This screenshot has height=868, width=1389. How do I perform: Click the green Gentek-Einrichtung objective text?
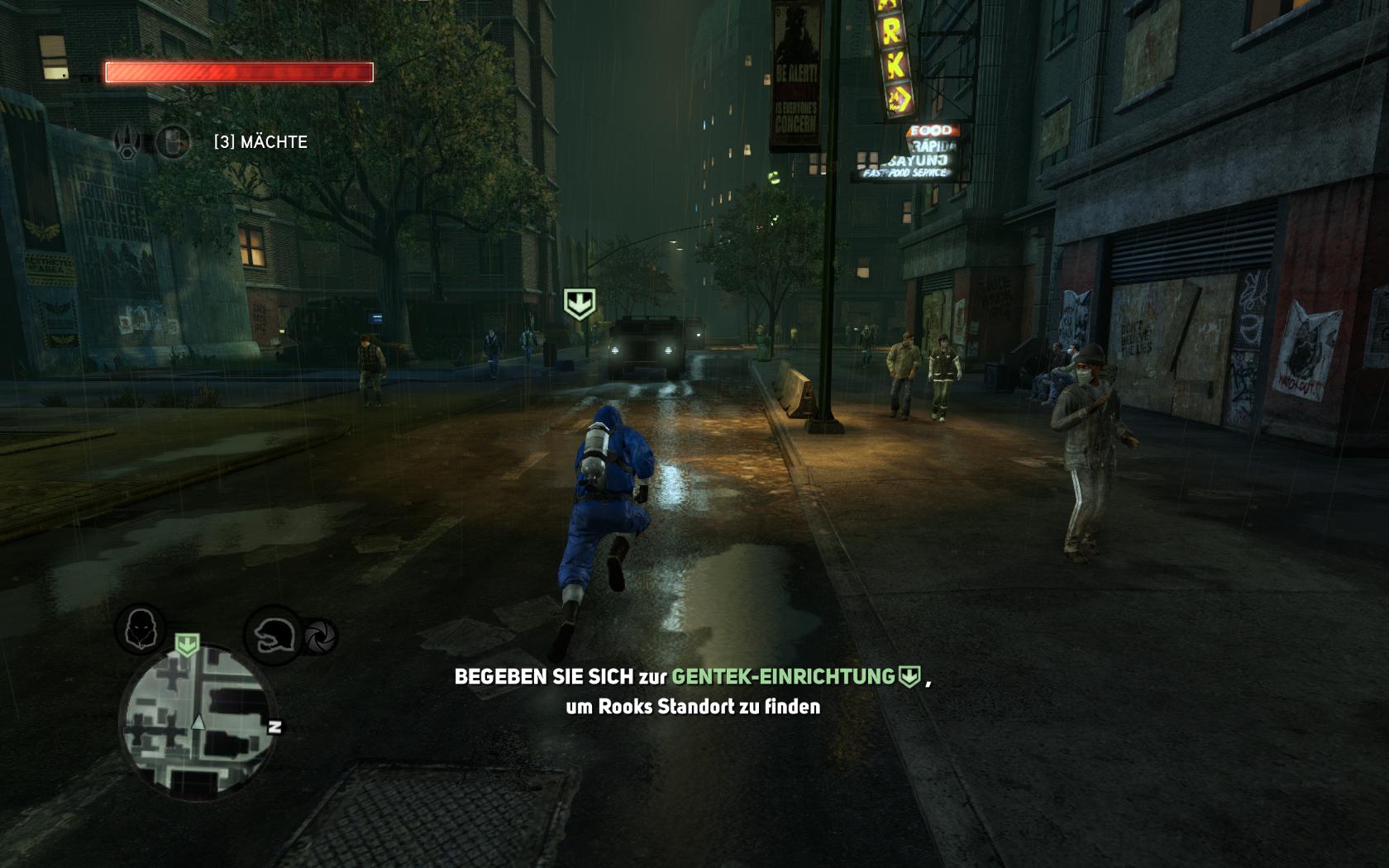click(x=783, y=677)
